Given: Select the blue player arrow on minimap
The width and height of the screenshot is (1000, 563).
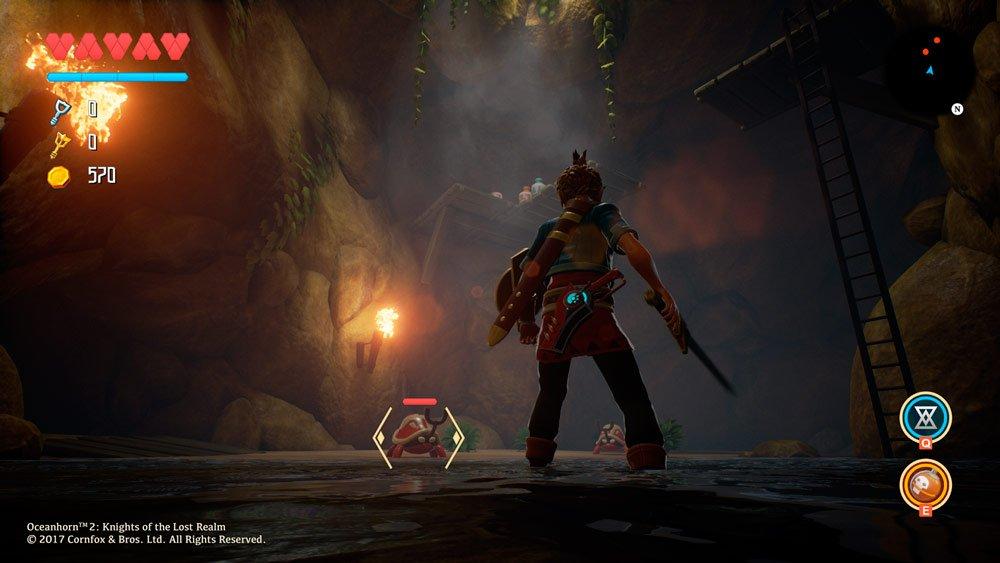Looking at the screenshot, I should point(930,70).
